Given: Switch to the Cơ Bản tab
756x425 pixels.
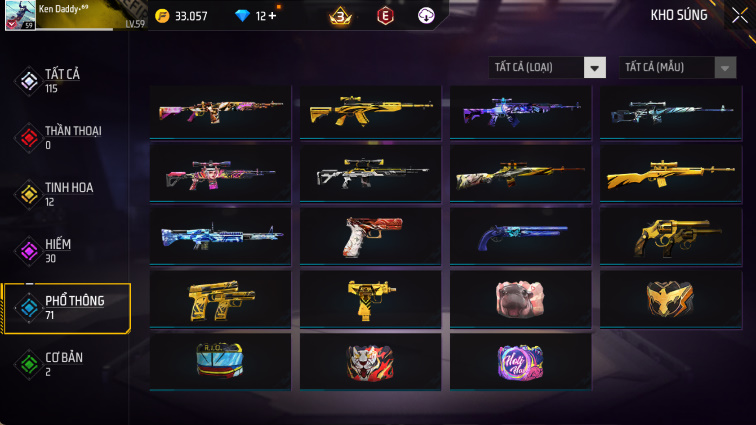Looking at the screenshot, I should (x=66, y=364).
